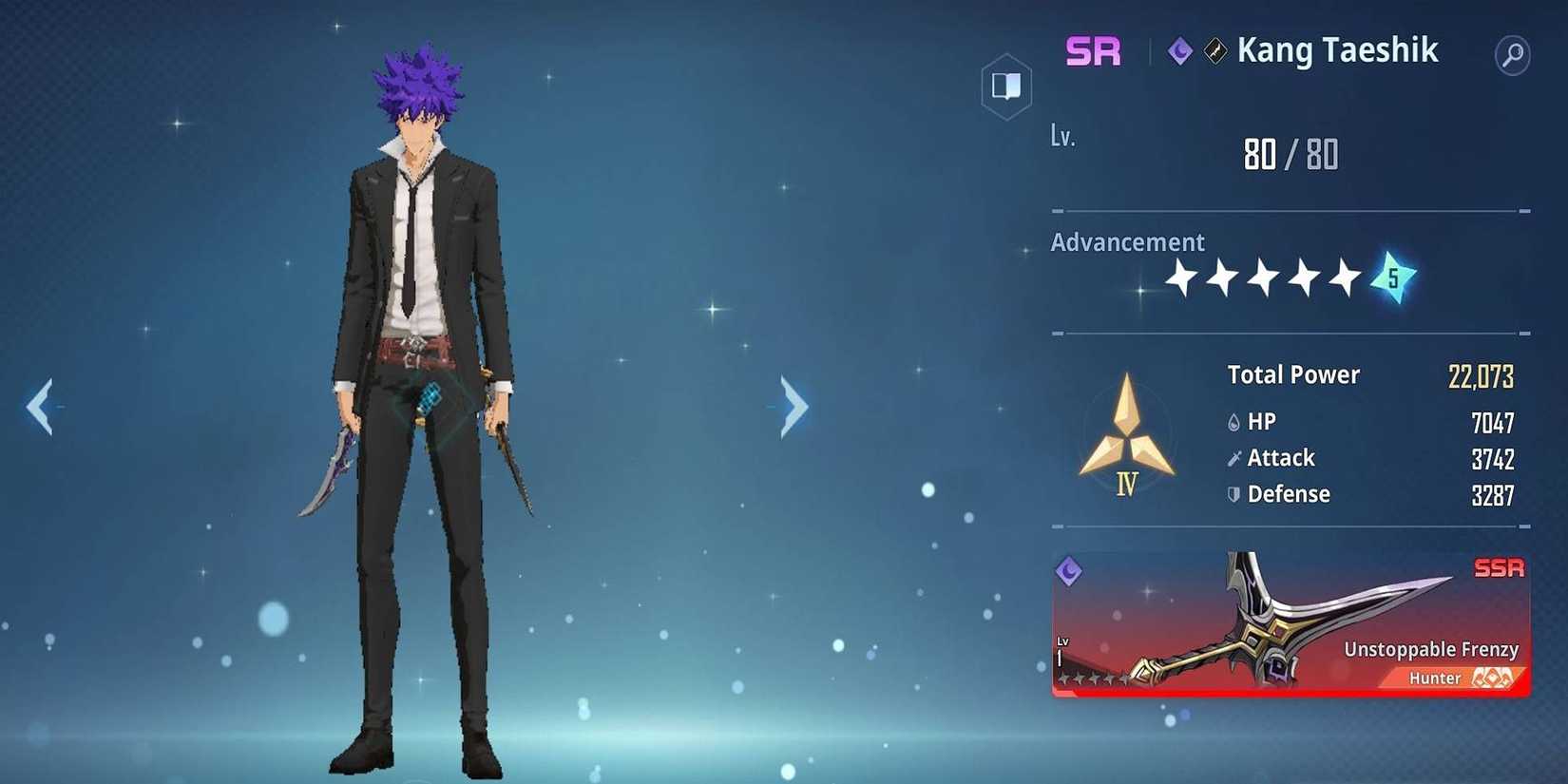Click the Lv. 80/80 display
This screenshot has width=1568, height=784.
[x=1291, y=154]
